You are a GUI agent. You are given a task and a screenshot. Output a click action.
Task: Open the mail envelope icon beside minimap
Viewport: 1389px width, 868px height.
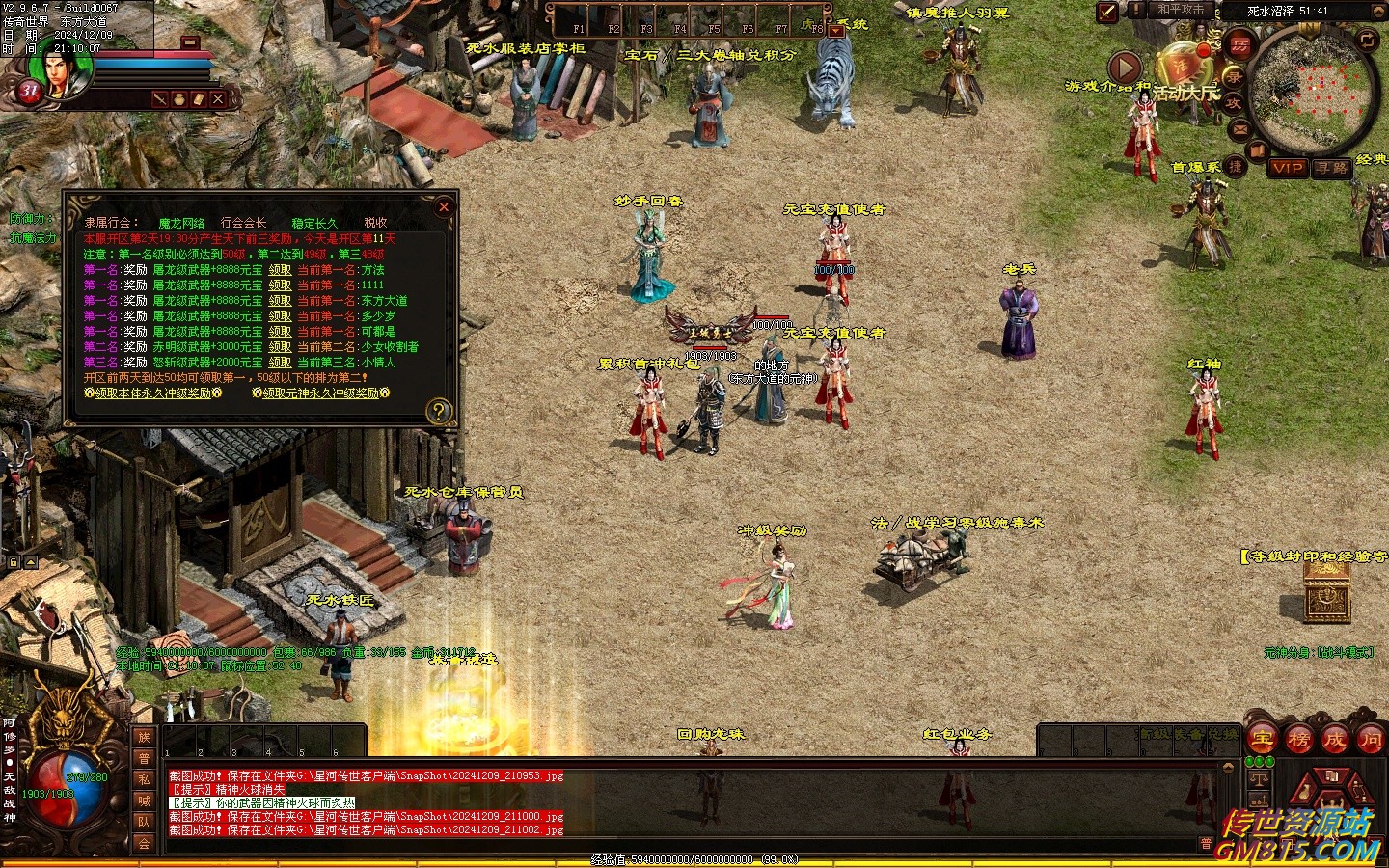coord(1240,129)
